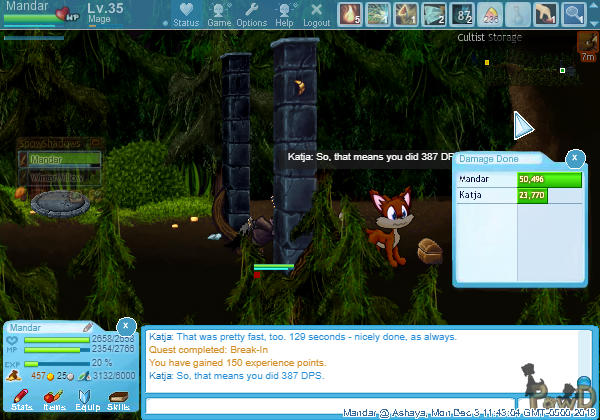Select Mandar in the party list
Screen dimensions: 600x420
[60, 159]
